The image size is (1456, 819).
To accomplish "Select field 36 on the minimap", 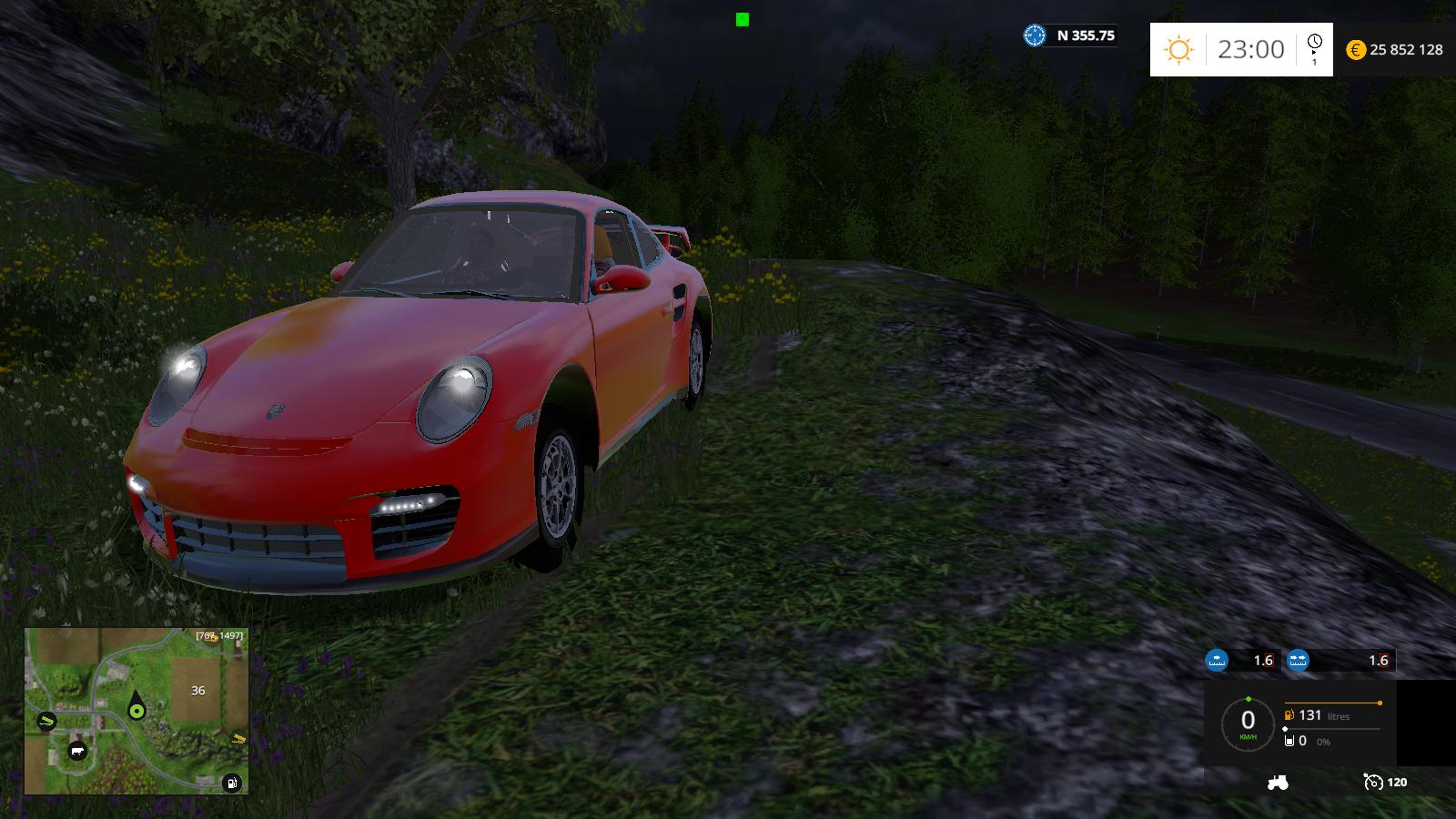I will tap(198, 691).
